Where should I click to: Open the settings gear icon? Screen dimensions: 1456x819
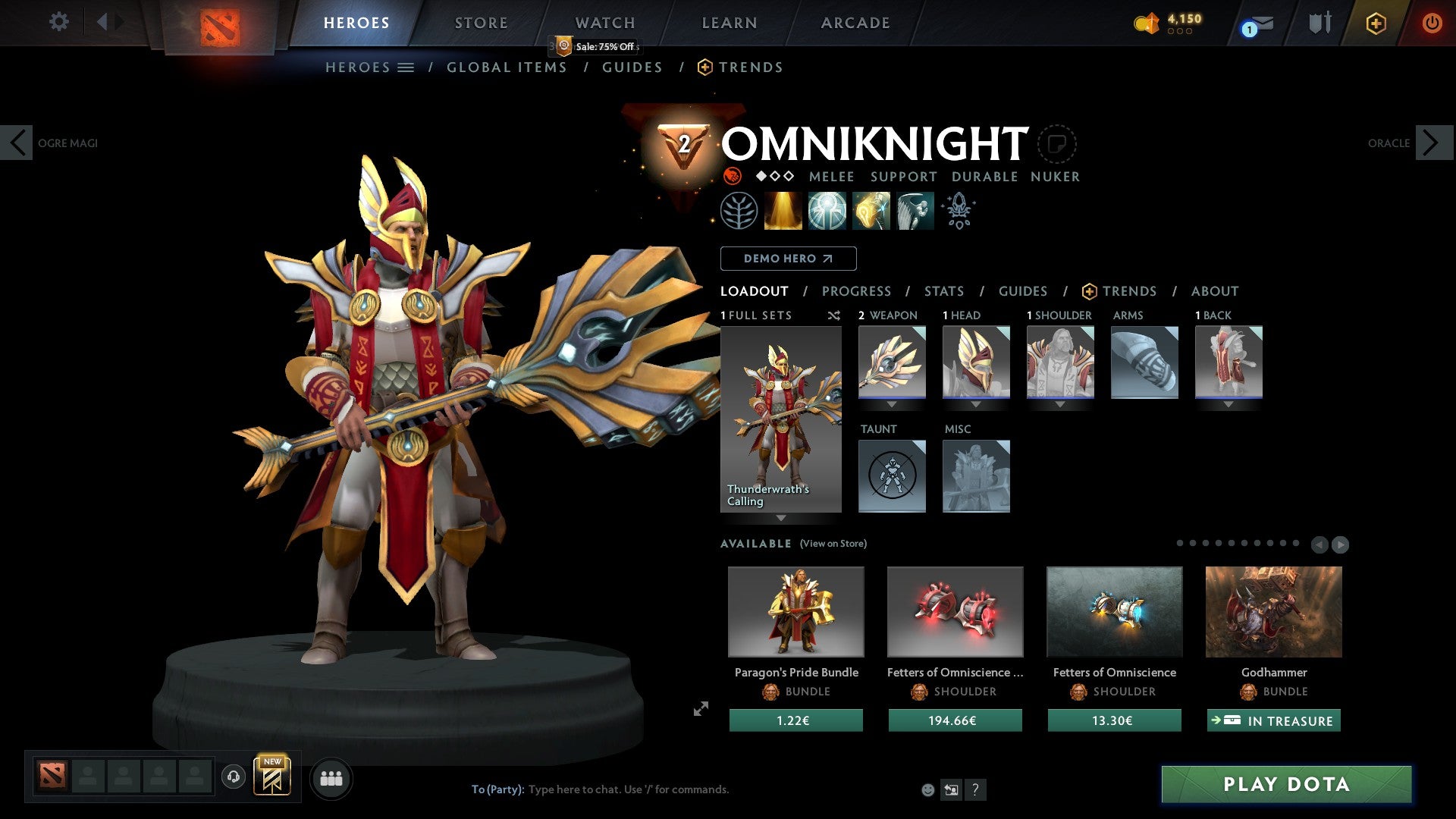point(58,21)
